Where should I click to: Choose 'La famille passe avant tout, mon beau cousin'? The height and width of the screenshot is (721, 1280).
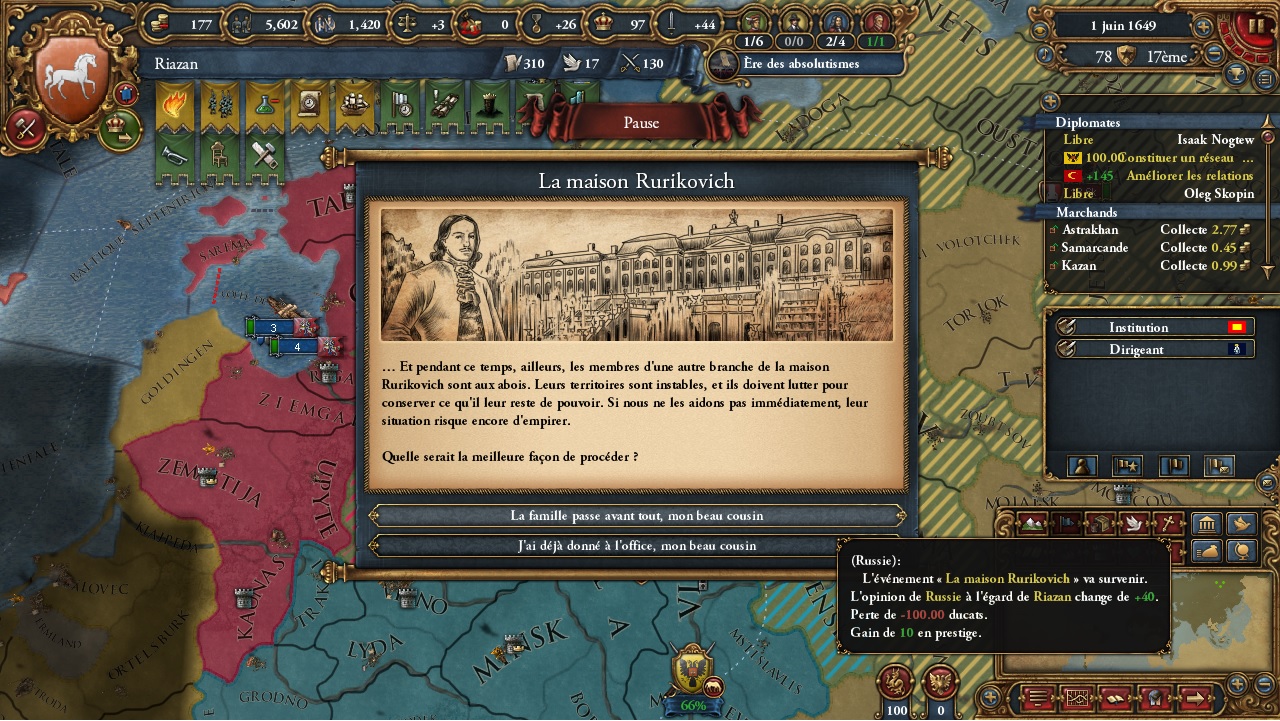click(x=638, y=517)
